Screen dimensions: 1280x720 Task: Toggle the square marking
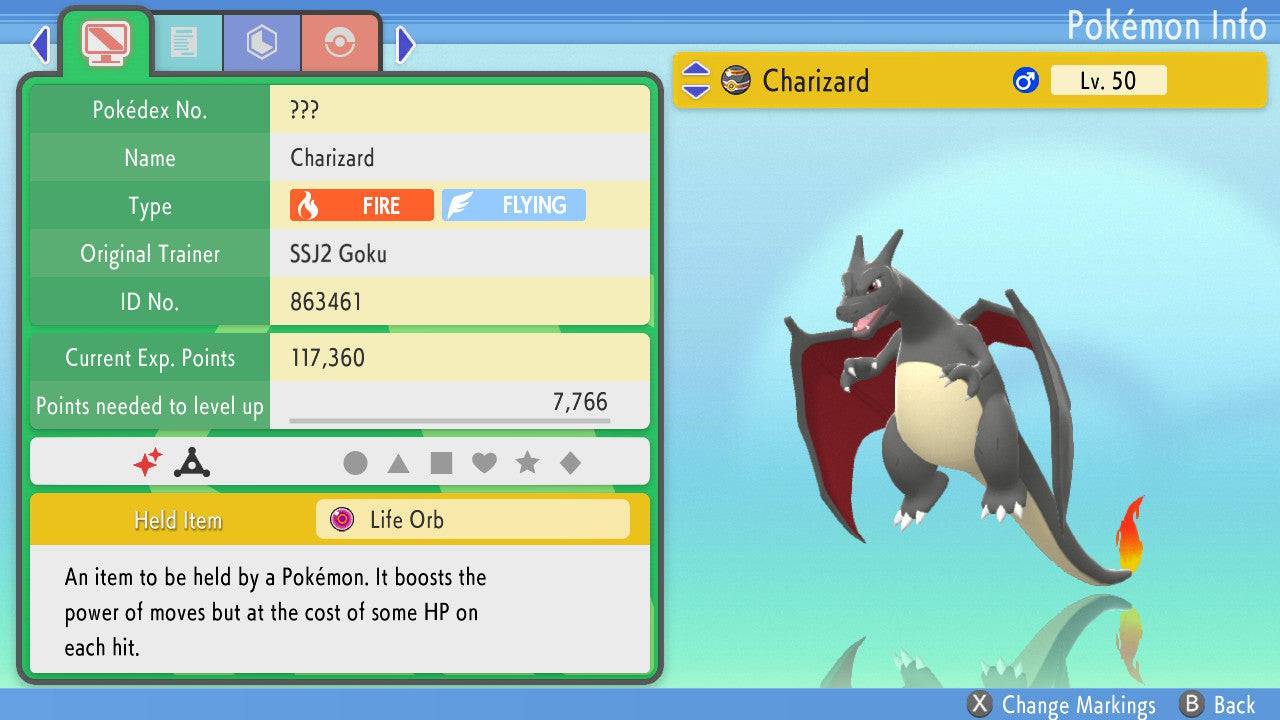[441, 463]
